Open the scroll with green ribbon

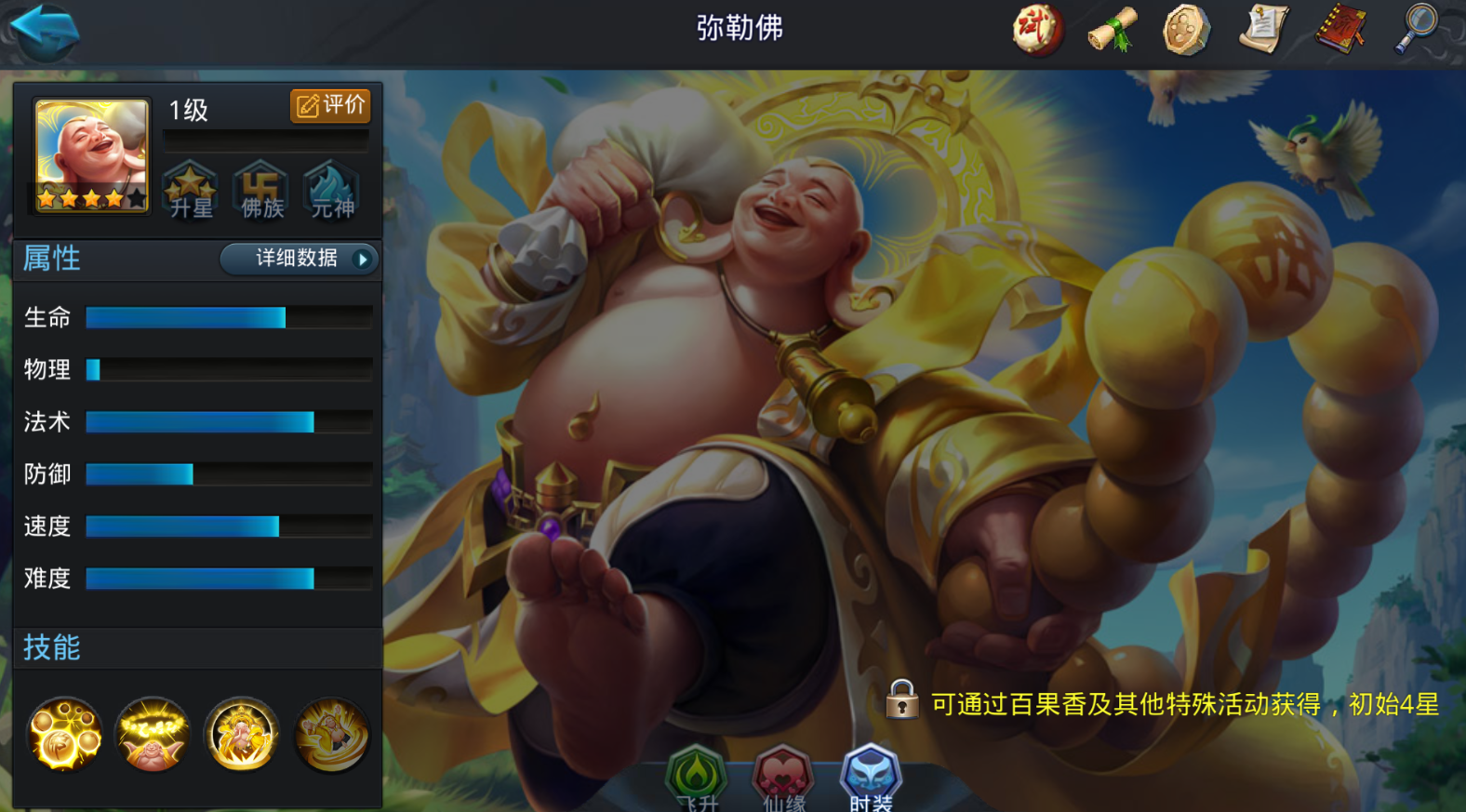1113,30
